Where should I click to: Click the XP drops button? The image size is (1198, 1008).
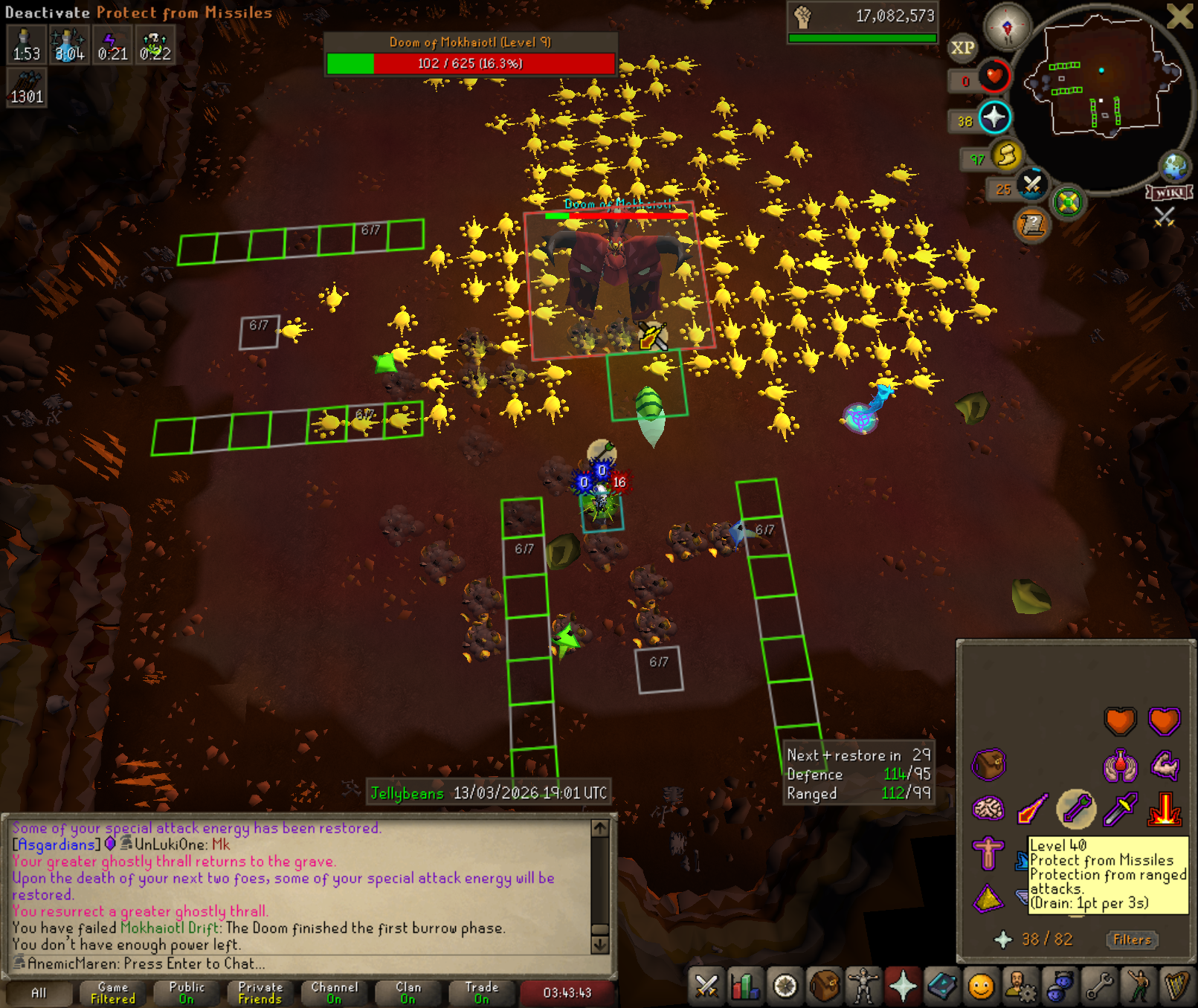tap(962, 48)
